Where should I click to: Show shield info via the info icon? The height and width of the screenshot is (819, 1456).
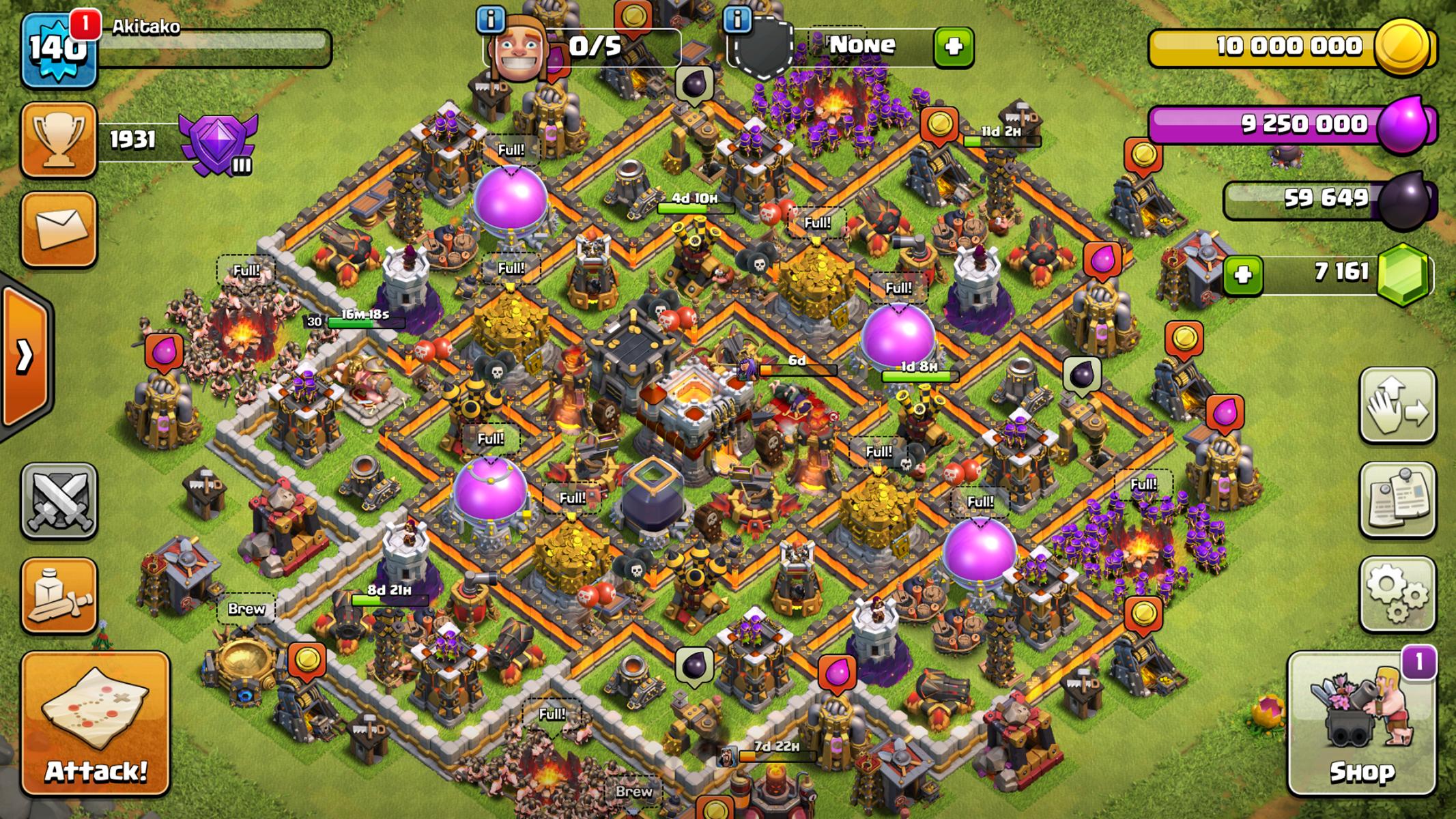(737, 20)
